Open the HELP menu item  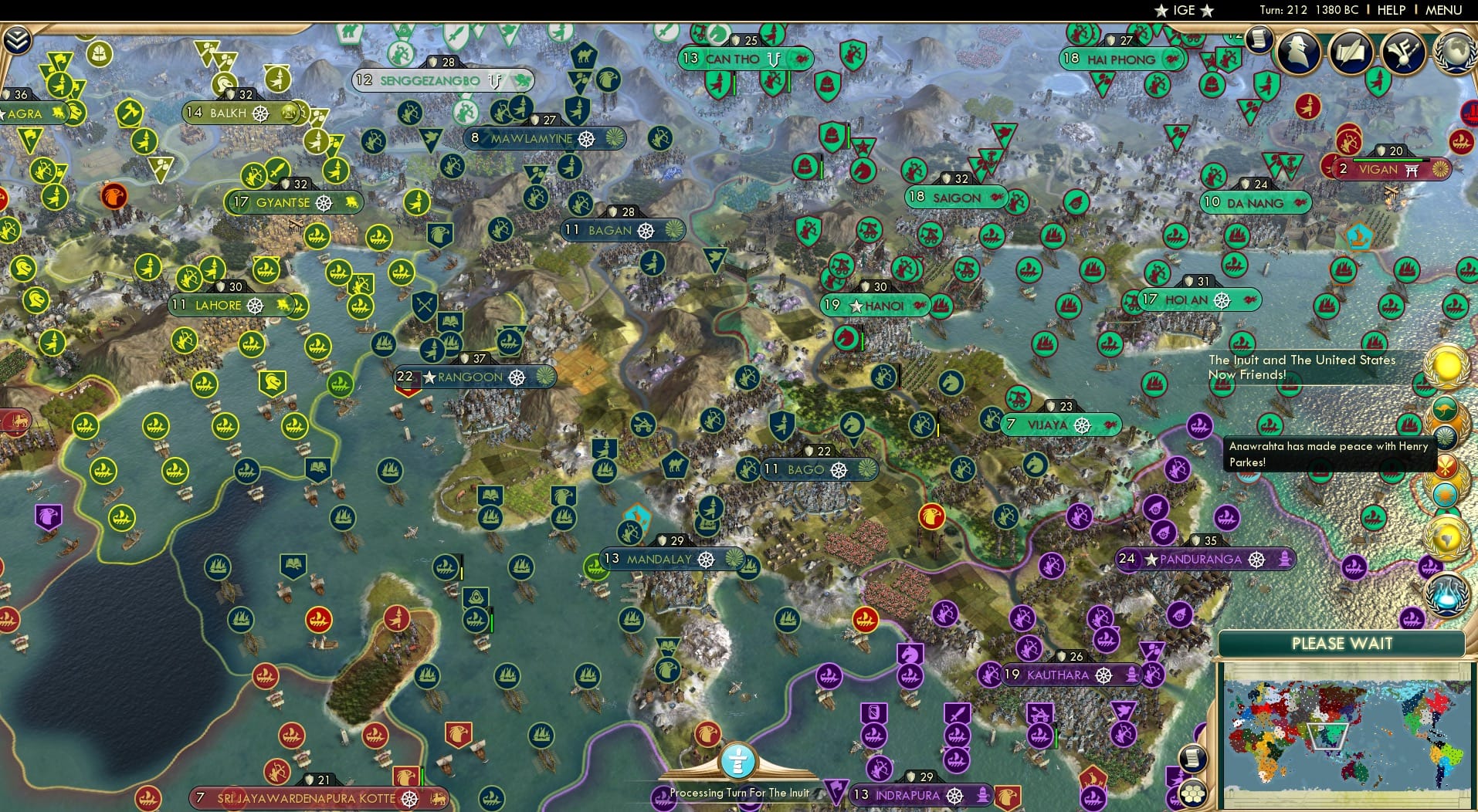(x=1391, y=10)
